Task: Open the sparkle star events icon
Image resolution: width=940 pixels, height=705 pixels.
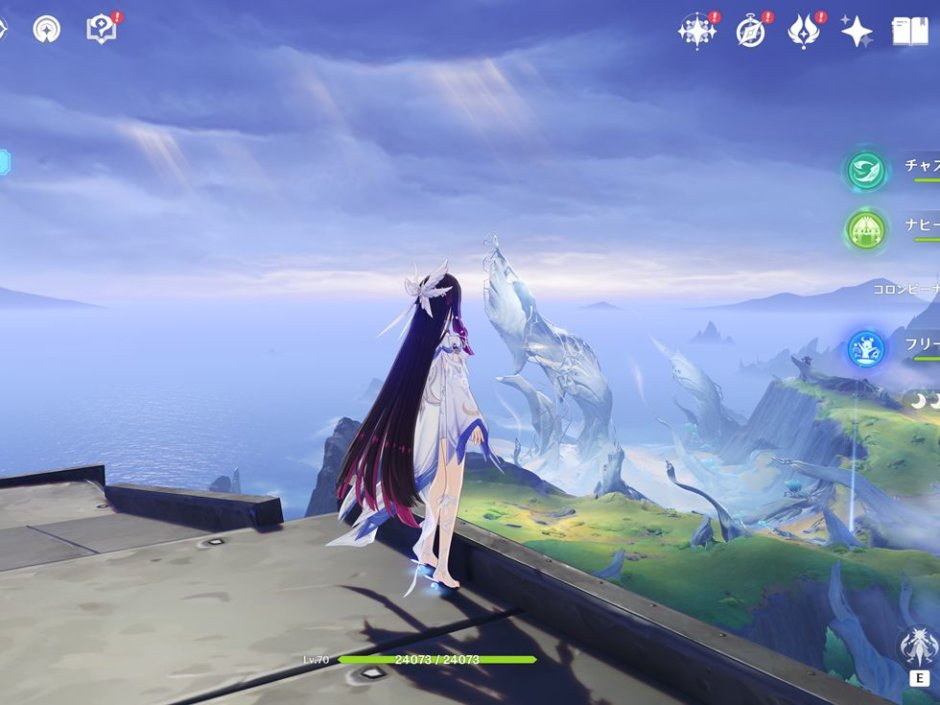Action: [x=696, y=31]
